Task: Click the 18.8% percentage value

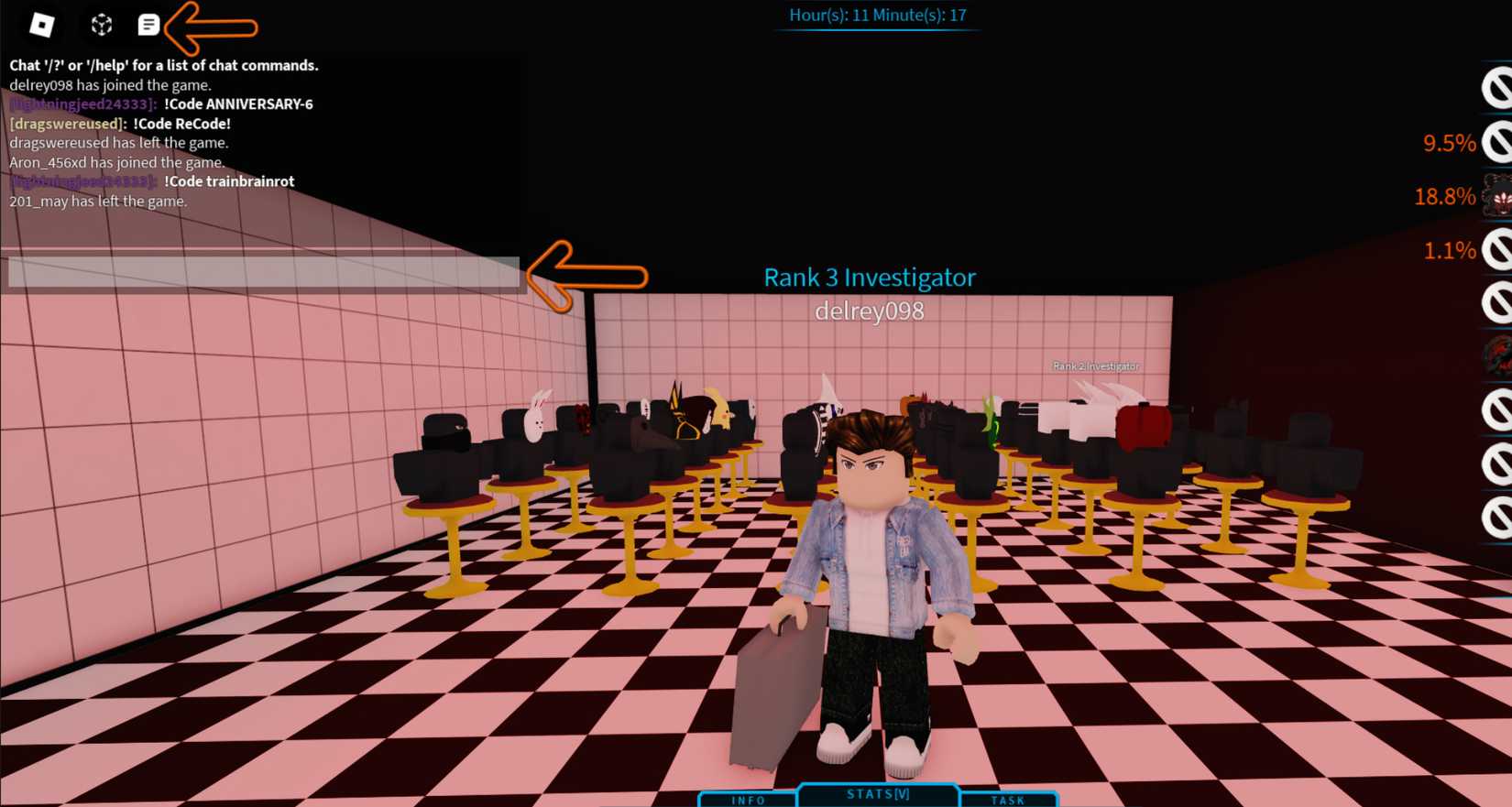Action: (1446, 197)
